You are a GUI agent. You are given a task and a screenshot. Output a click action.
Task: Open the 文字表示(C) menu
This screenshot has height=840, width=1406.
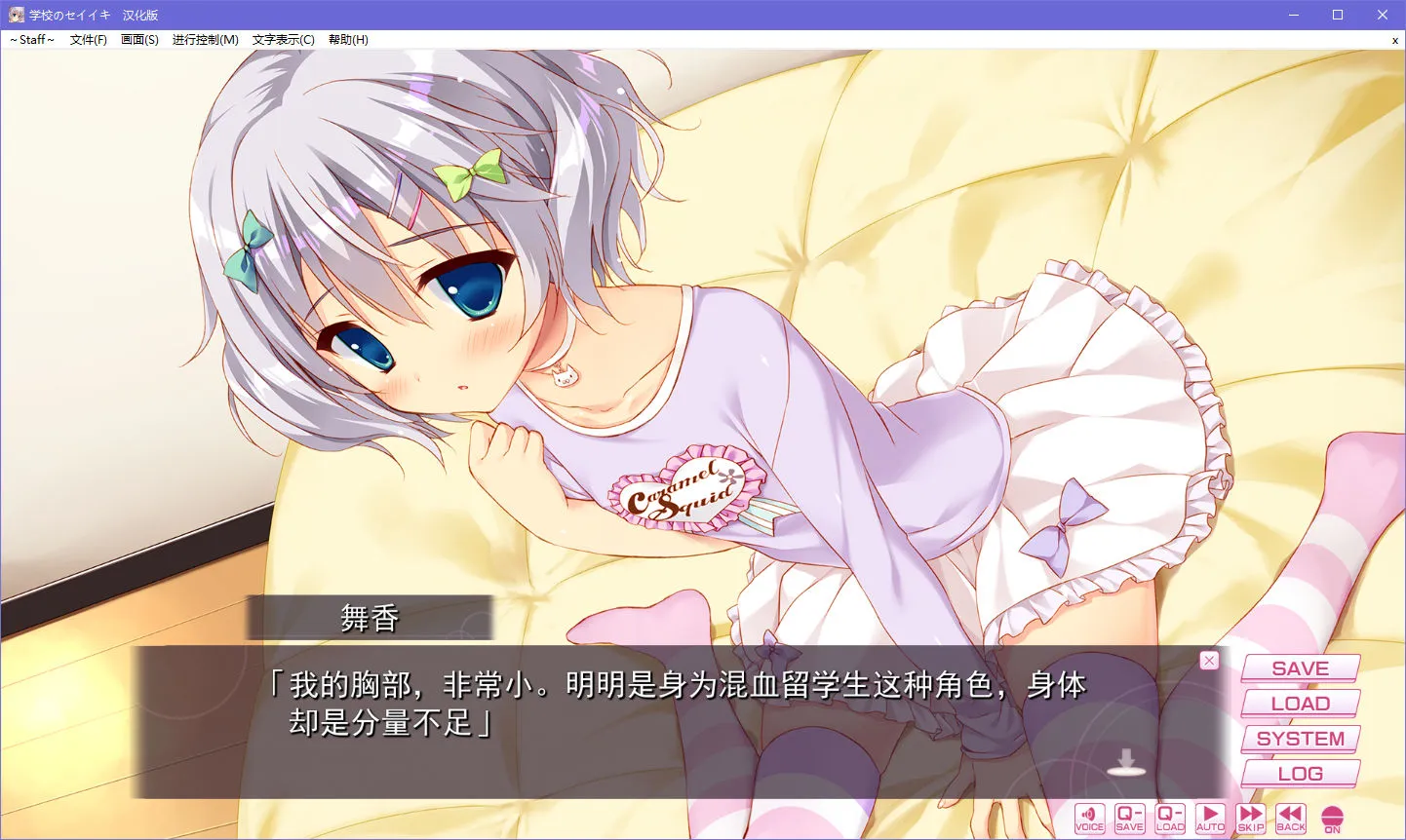(x=283, y=40)
